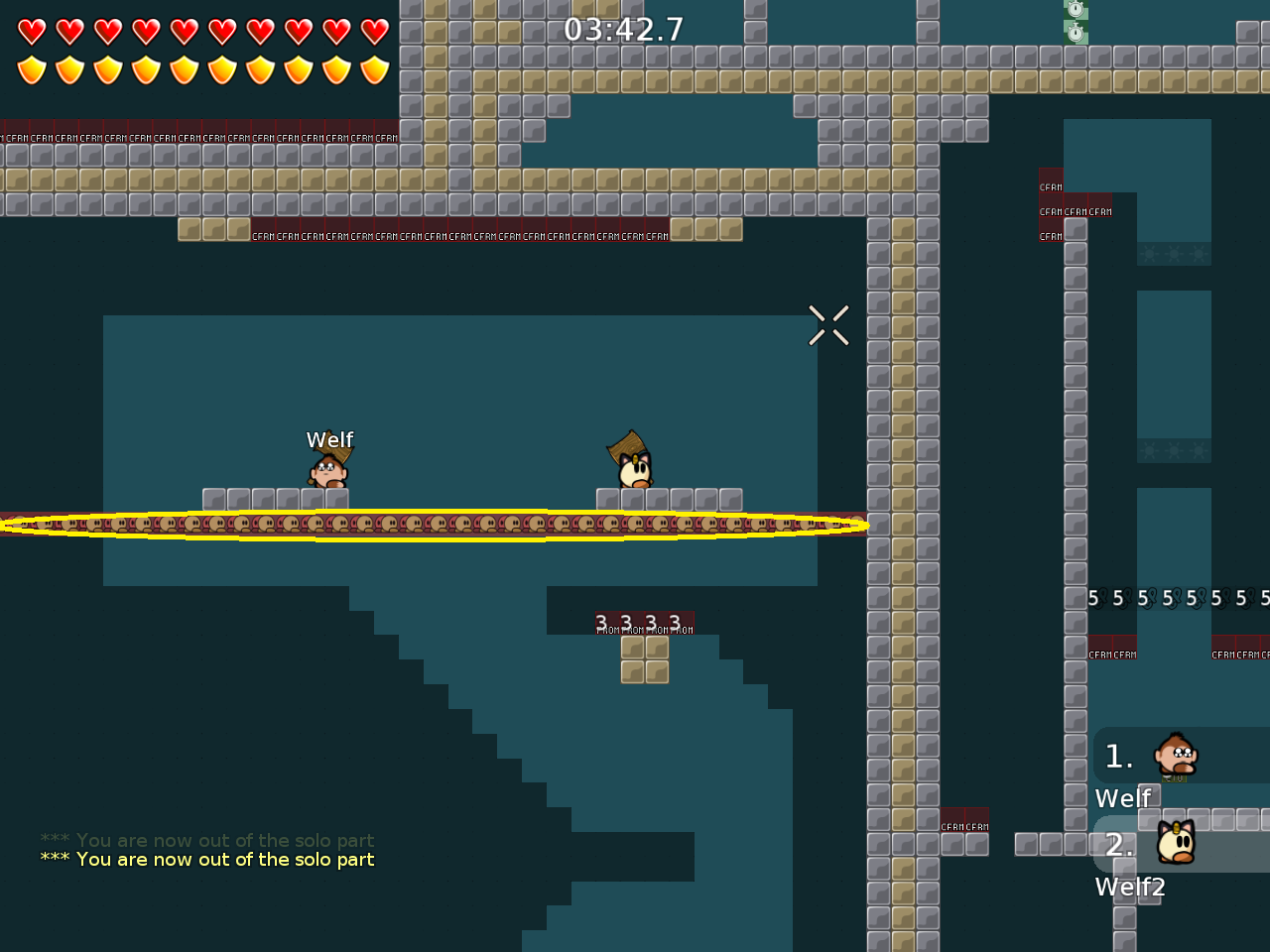The image size is (1270, 952).
Task: Click the first red heart icon
Action: 33,30
